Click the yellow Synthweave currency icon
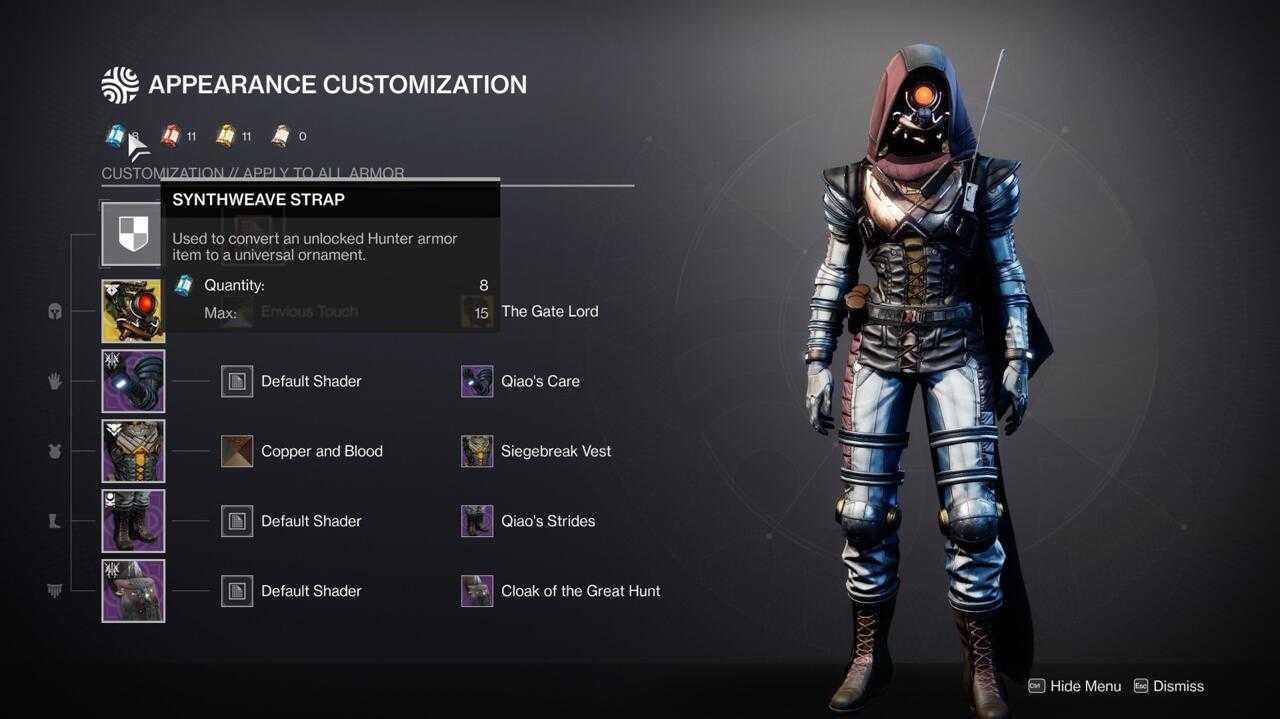The width and height of the screenshot is (1280, 719). click(x=226, y=136)
